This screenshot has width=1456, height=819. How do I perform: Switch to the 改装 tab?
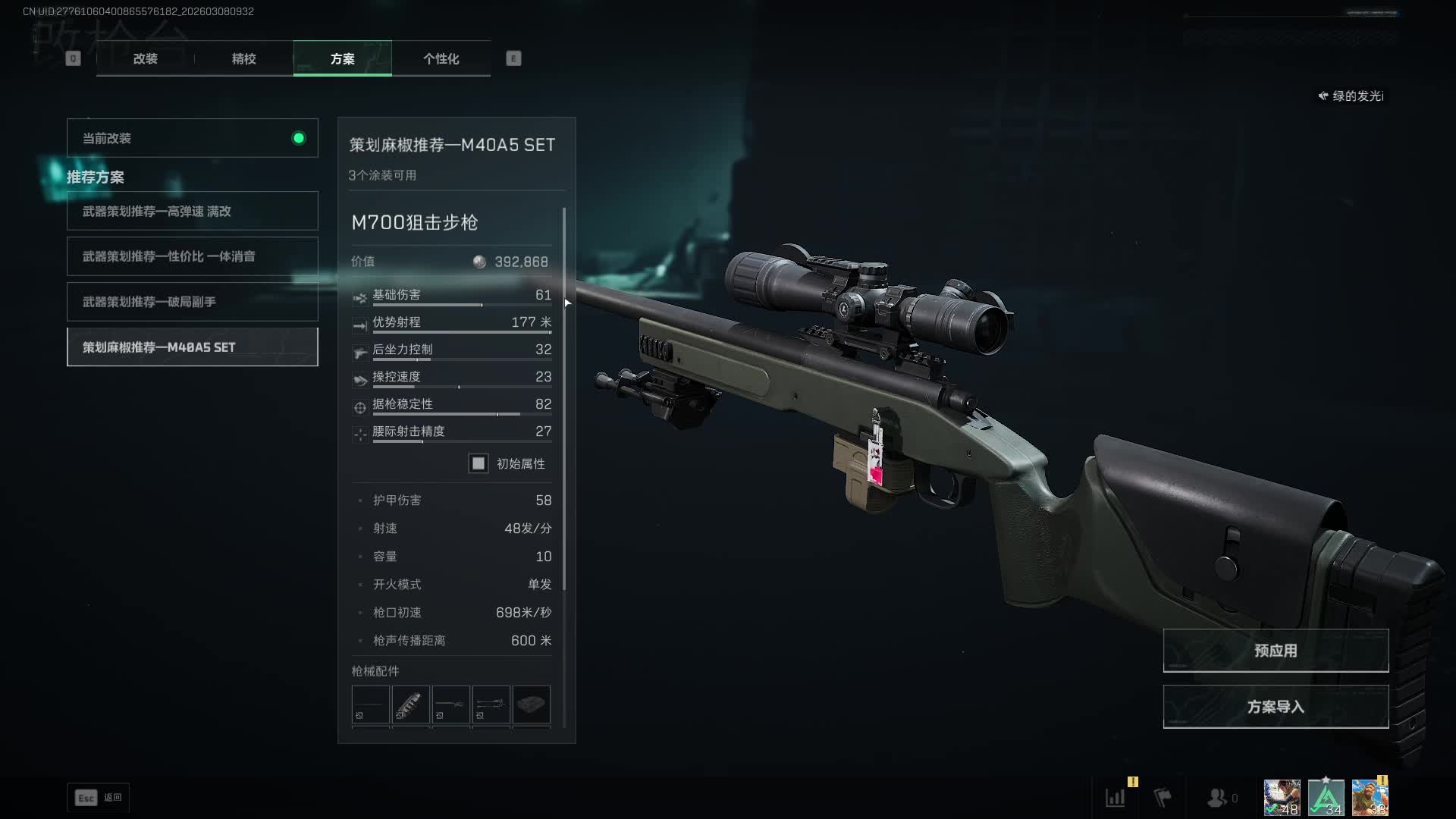[145, 58]
